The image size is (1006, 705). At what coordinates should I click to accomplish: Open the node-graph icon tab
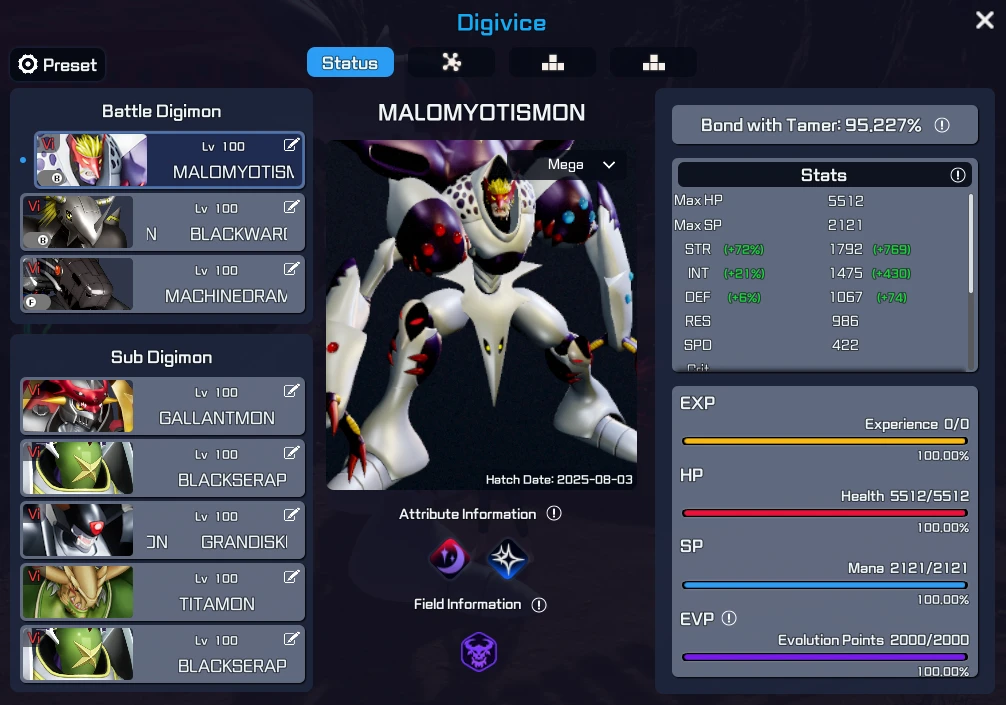[452, 63]
